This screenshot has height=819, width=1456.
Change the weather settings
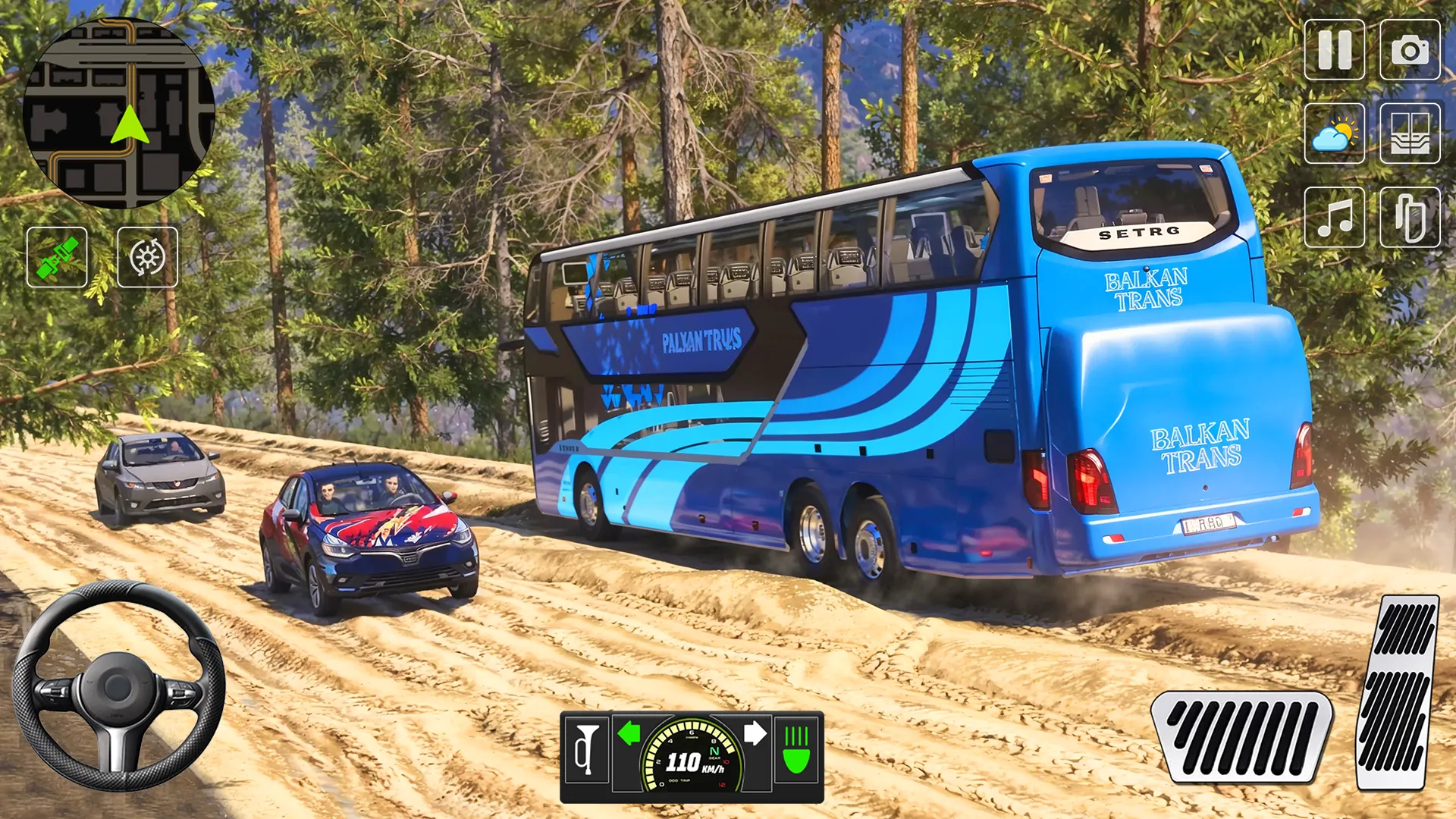pos(1337,133)
